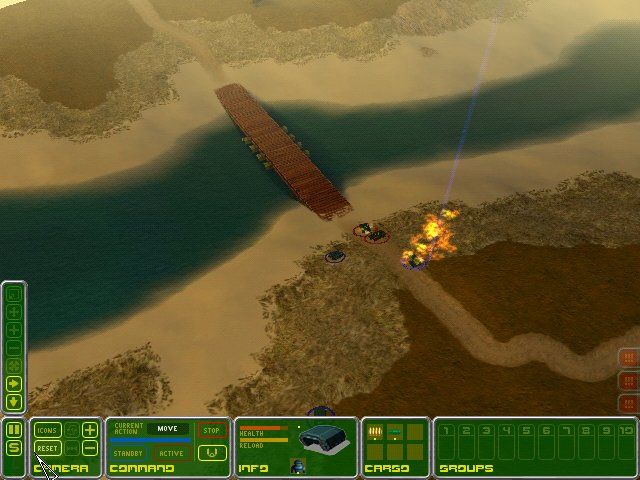This screenshot has height=480, width=640.
Task: Pause the game with the pause button
Action: pos(14,430)
